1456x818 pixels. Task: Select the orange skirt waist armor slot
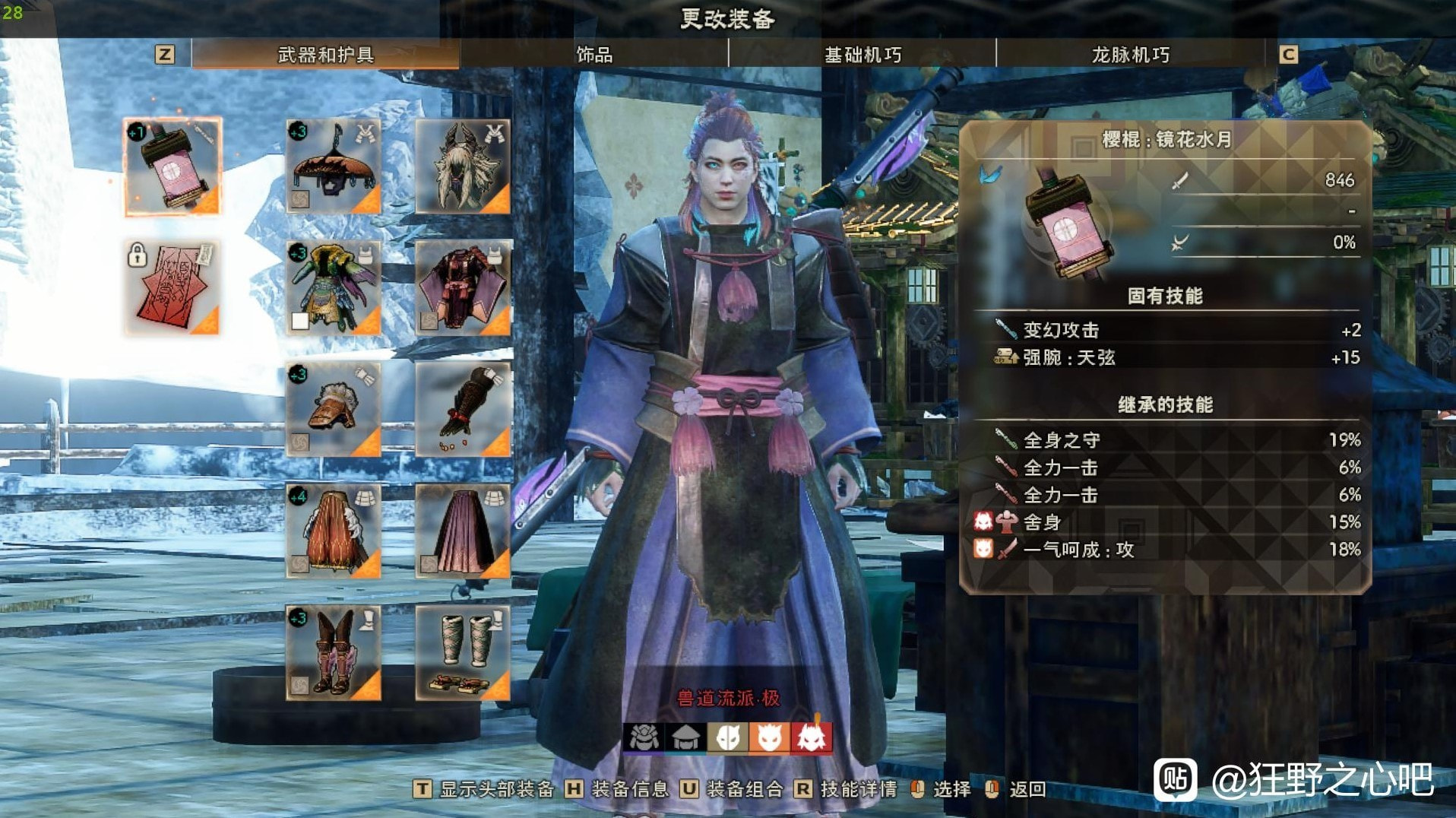pyautogui.click(x=333, y=531)
